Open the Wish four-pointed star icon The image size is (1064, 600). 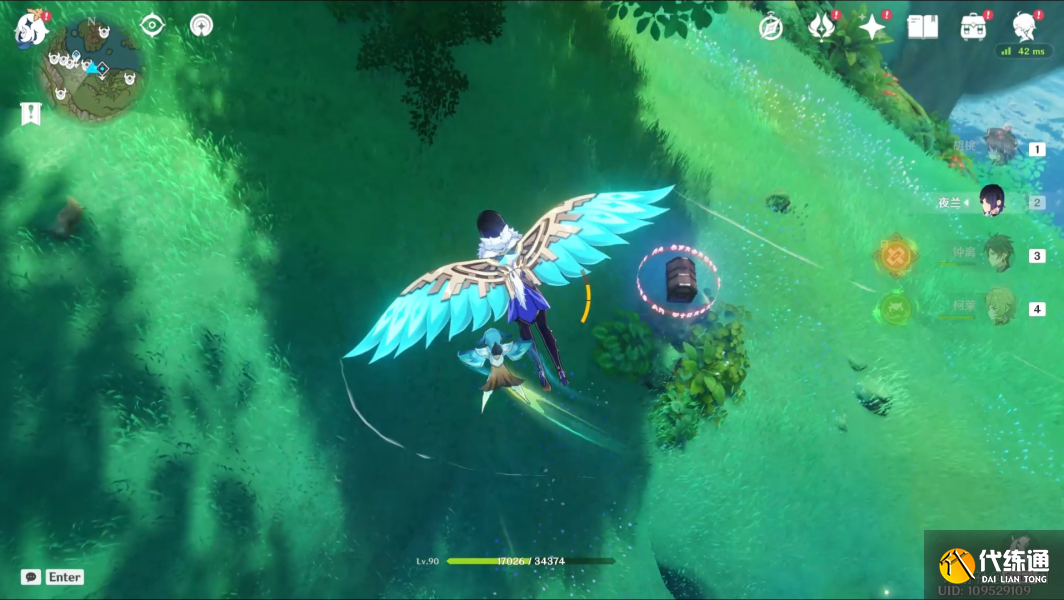[x=872, y=27]
